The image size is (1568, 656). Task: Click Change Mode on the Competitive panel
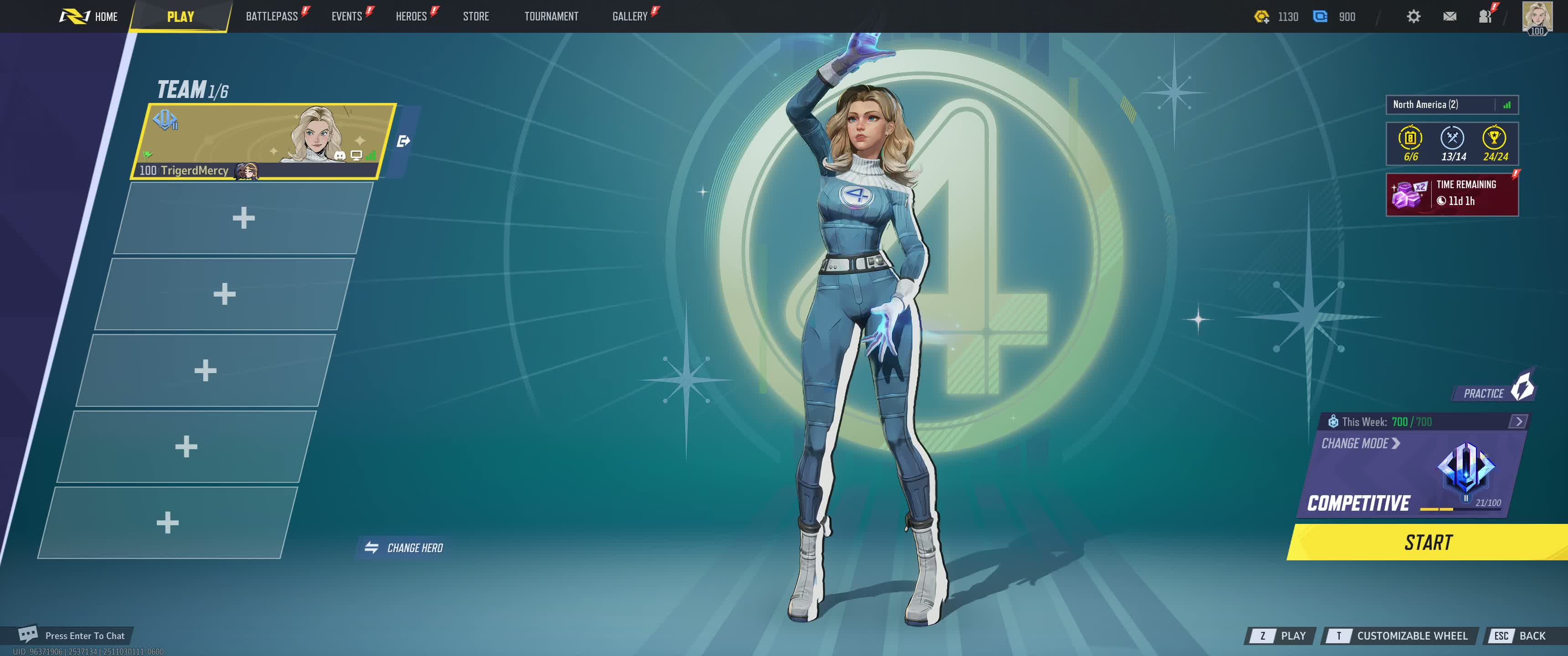[x=1360, y=444]
